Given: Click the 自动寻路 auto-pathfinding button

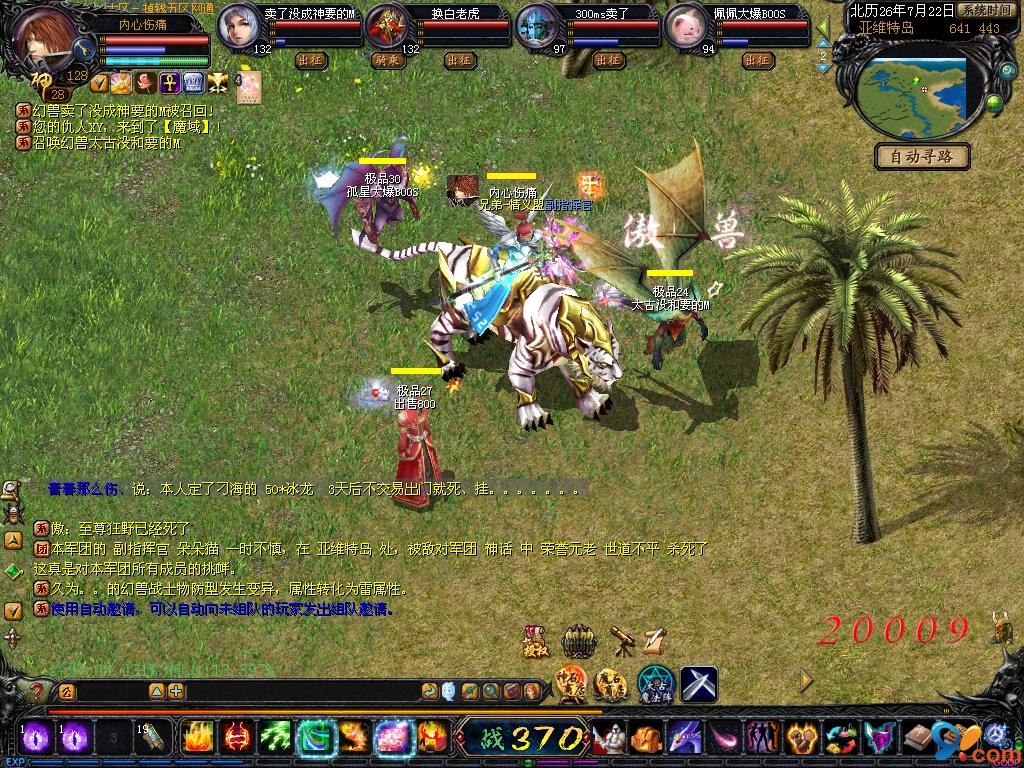Looking at the screenshot, I should 922,156.
